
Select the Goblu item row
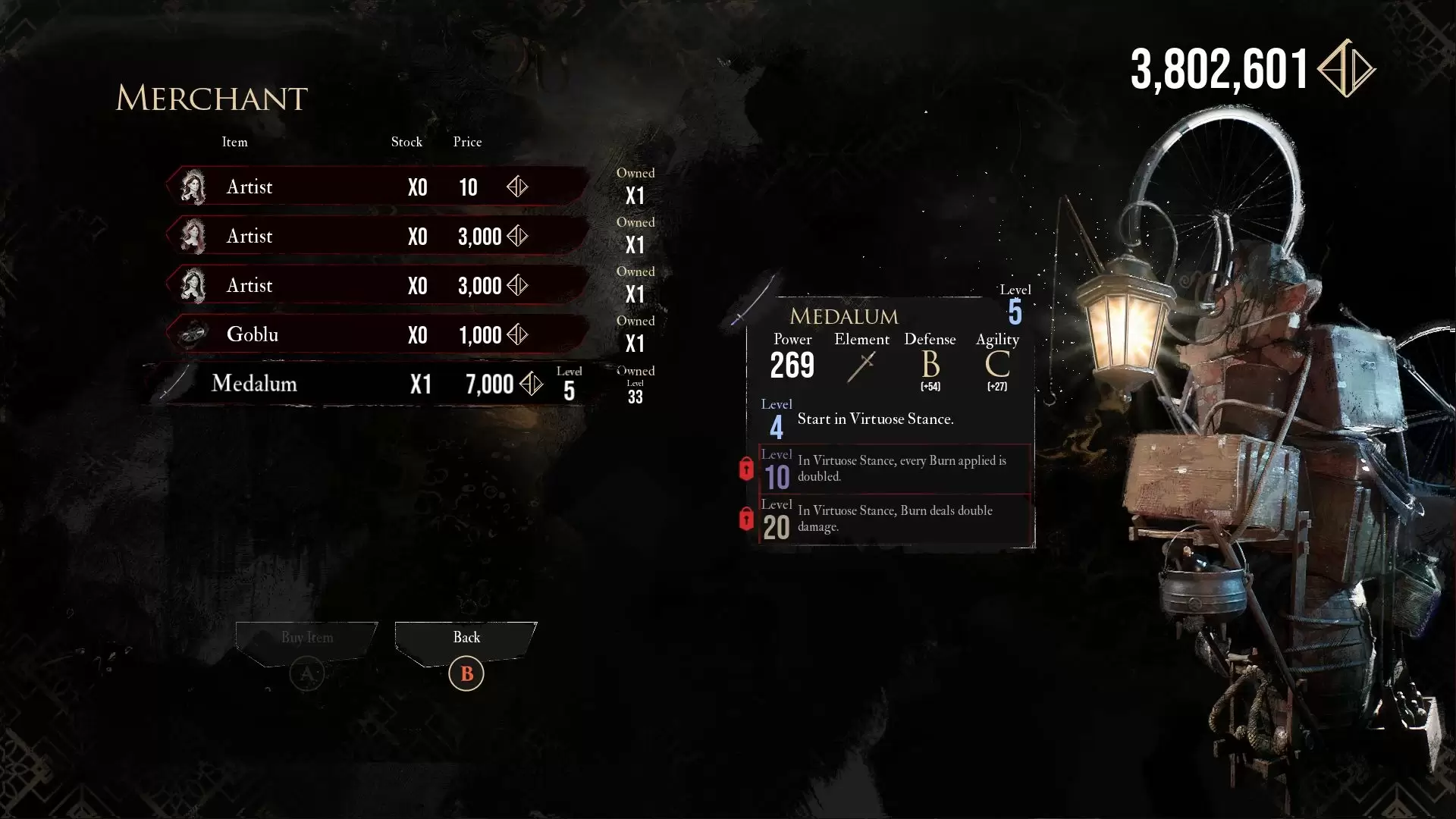click(x=378, y=334)
